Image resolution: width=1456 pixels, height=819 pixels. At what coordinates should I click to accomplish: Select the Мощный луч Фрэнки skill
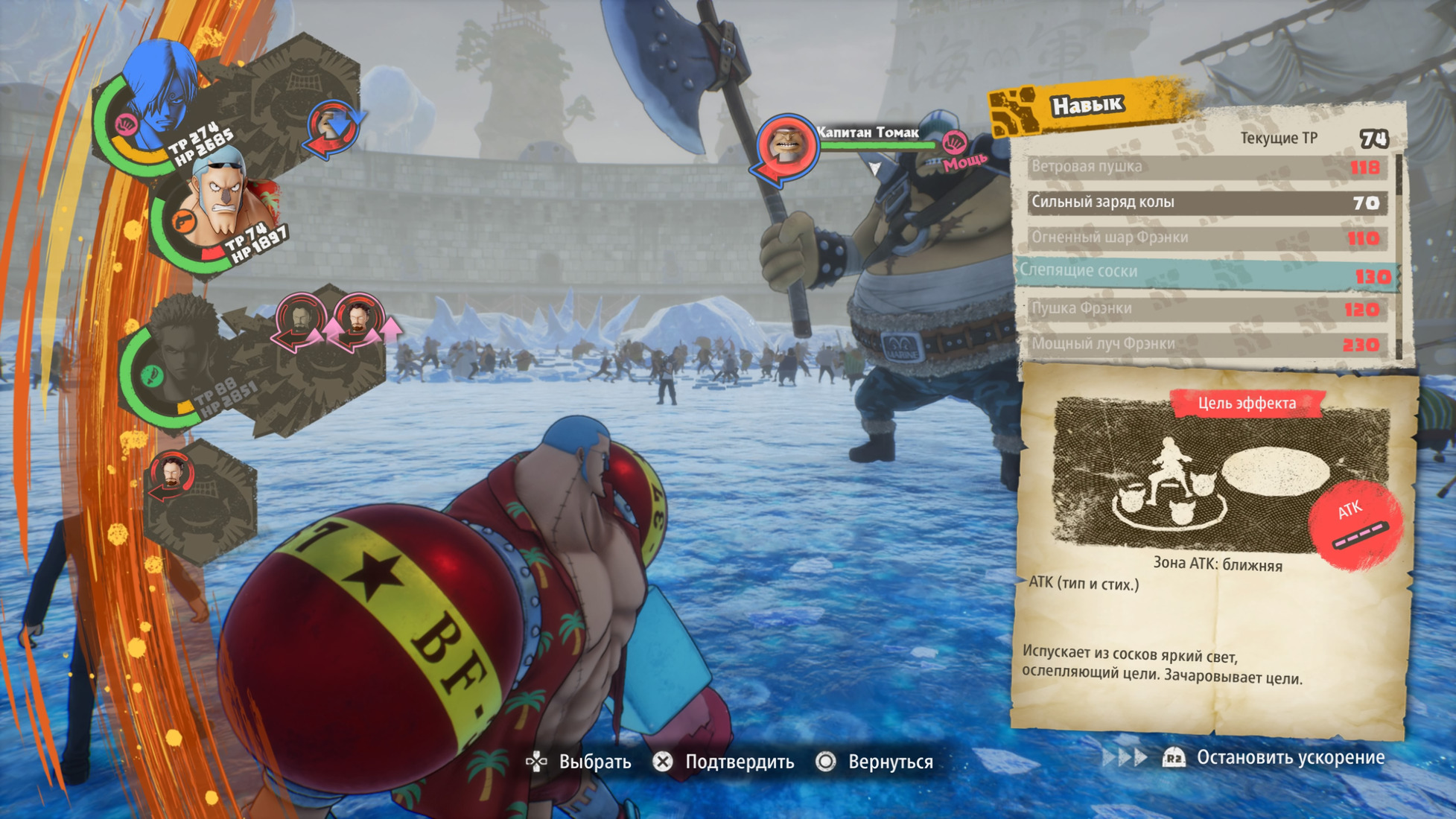tap(1205, 344)
